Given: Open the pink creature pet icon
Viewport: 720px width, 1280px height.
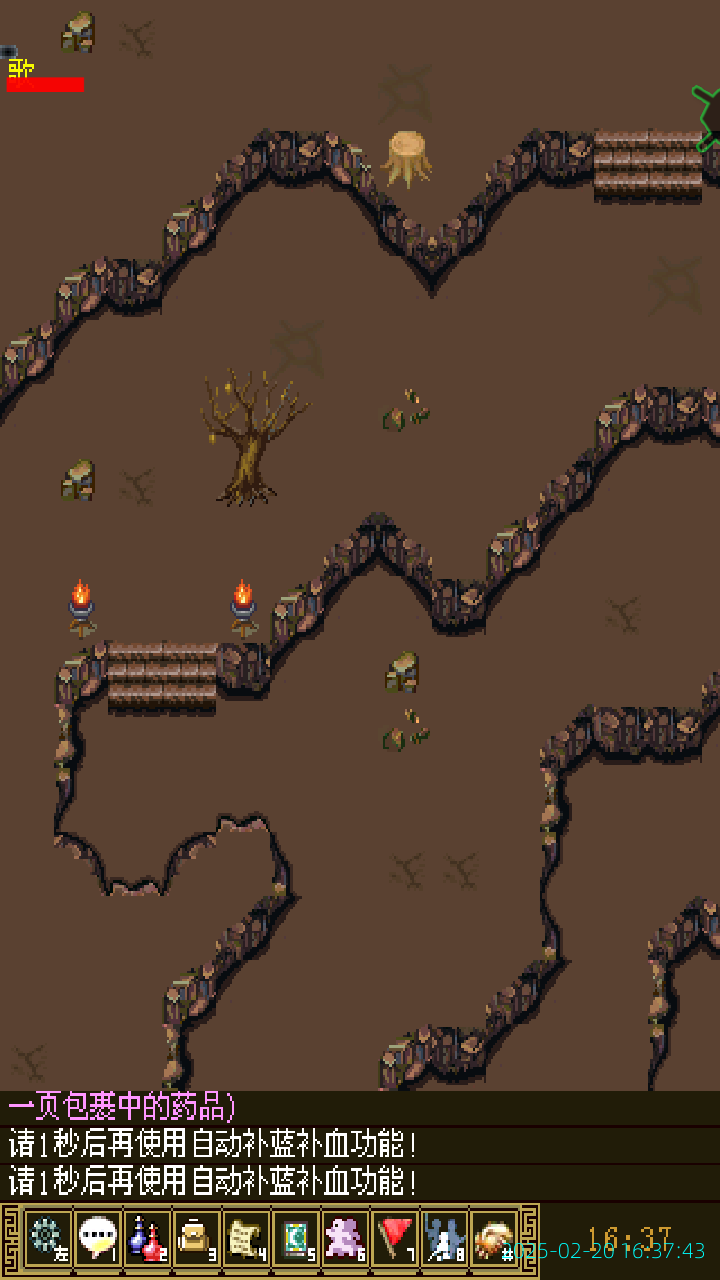Looking at the screenshot, I should pyautogui.click(x=345, y=1238).
